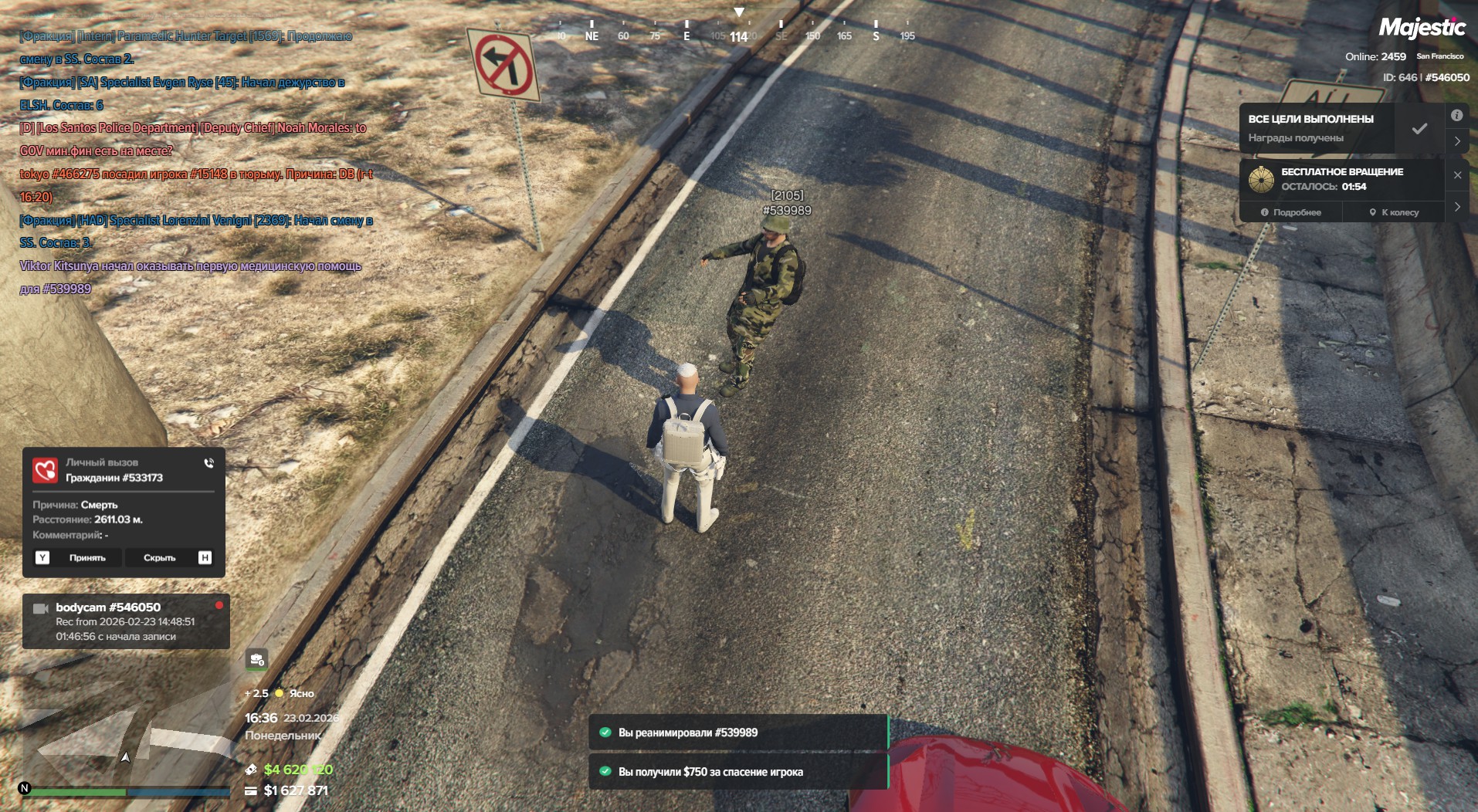
Task: Open info icon on the goals panel
Action: pyautogui.click(x=1456, y=116)
